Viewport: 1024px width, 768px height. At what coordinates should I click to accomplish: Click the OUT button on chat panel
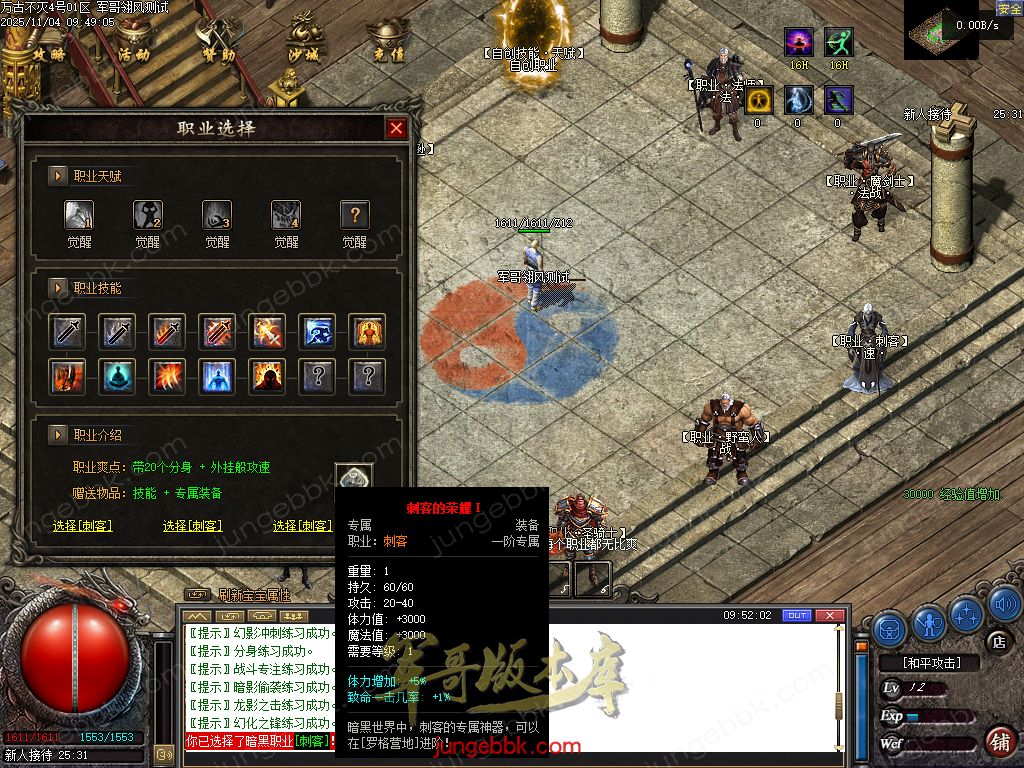[x=797, y=615]
